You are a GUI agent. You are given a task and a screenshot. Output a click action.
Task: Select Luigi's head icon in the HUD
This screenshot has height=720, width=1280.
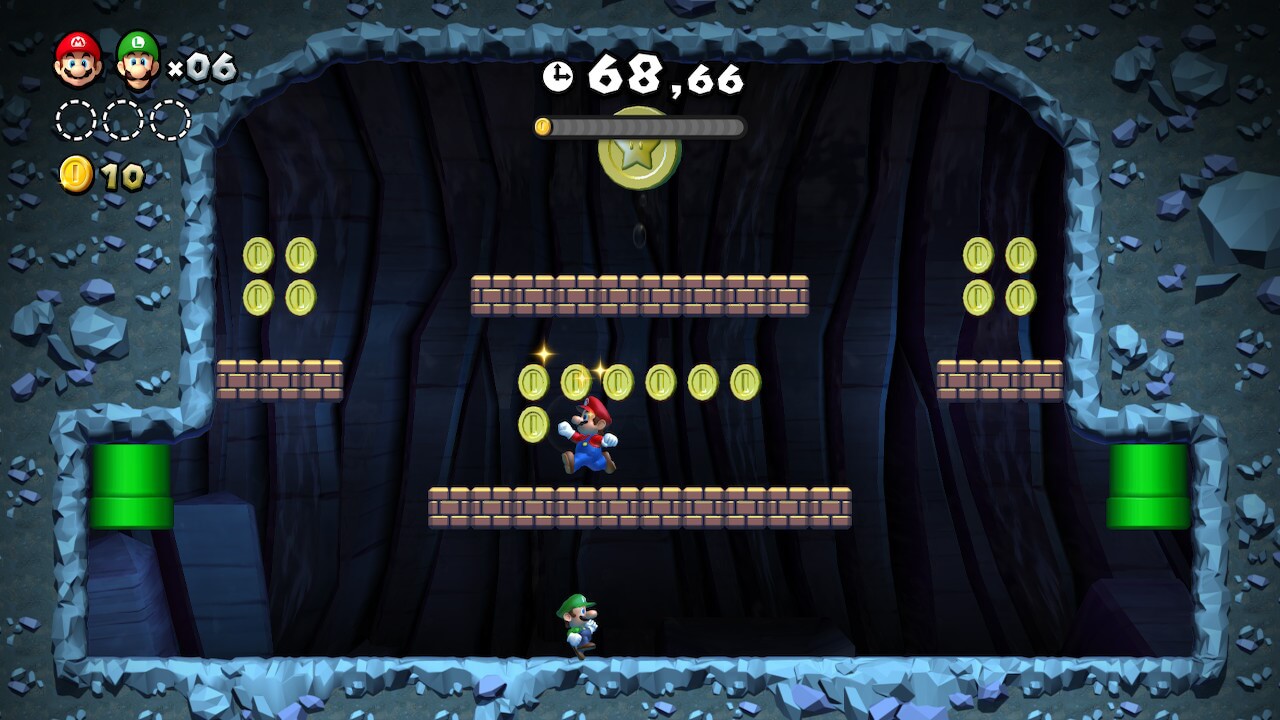click(138, 60)
